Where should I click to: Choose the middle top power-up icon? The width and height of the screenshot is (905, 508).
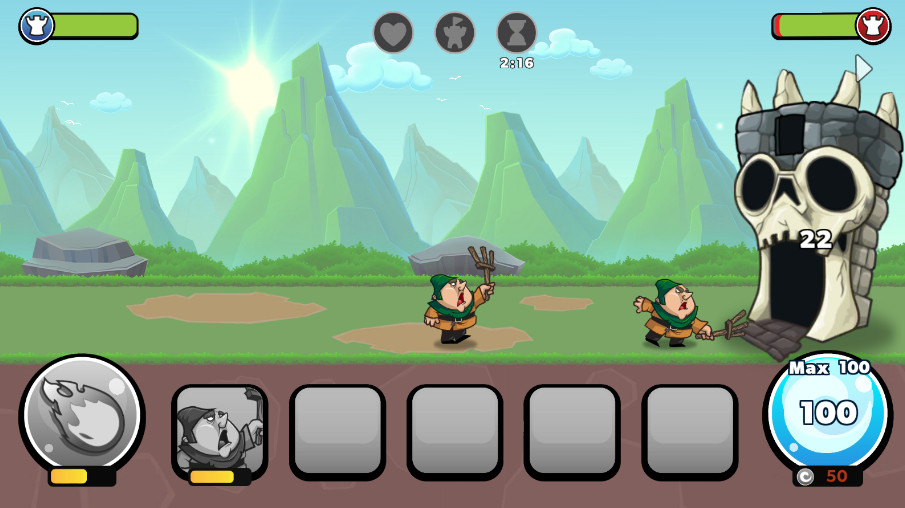coord(455,33)
